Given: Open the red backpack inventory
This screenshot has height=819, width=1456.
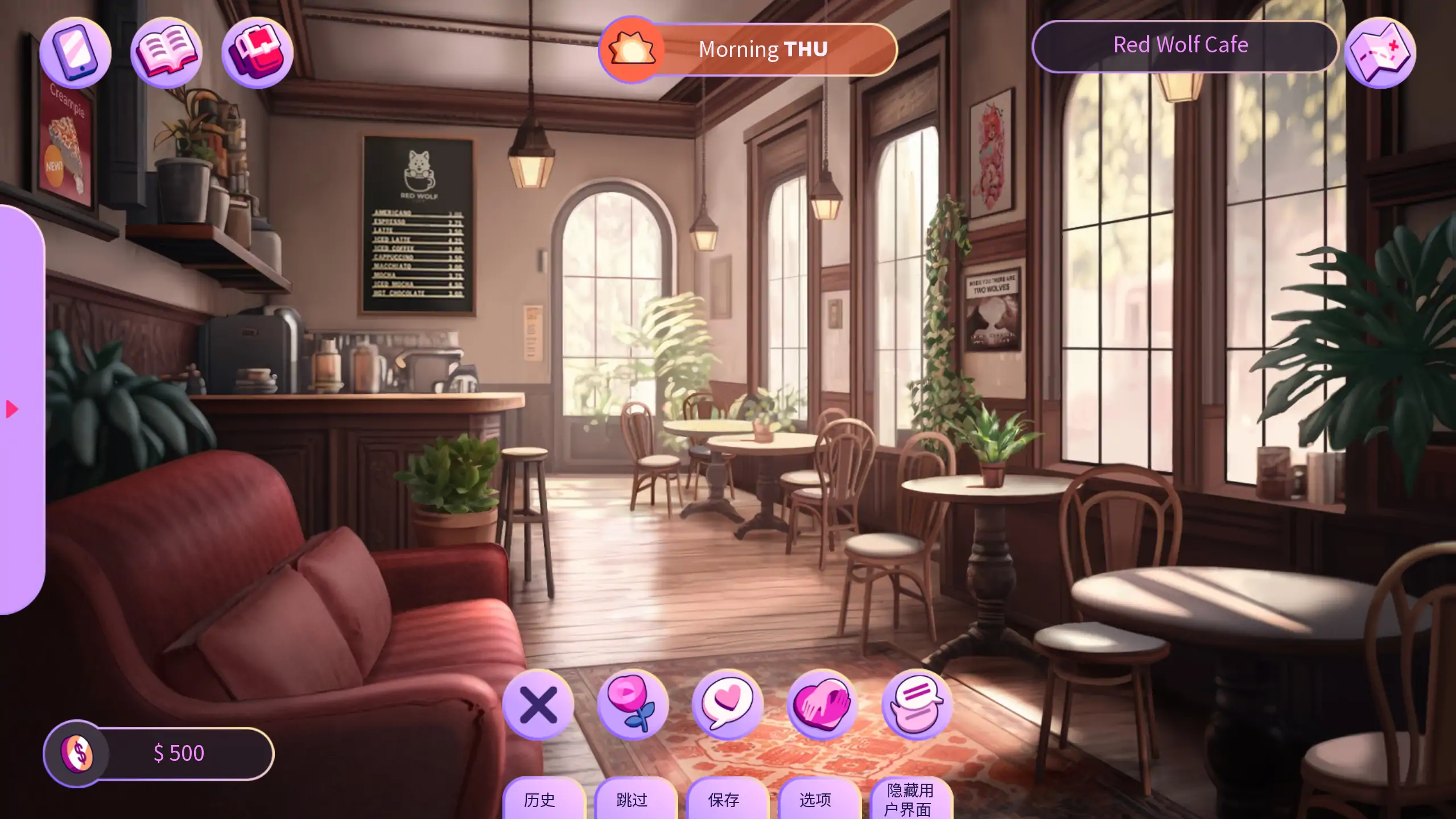Looking at the screenshot, I should 257,52.
